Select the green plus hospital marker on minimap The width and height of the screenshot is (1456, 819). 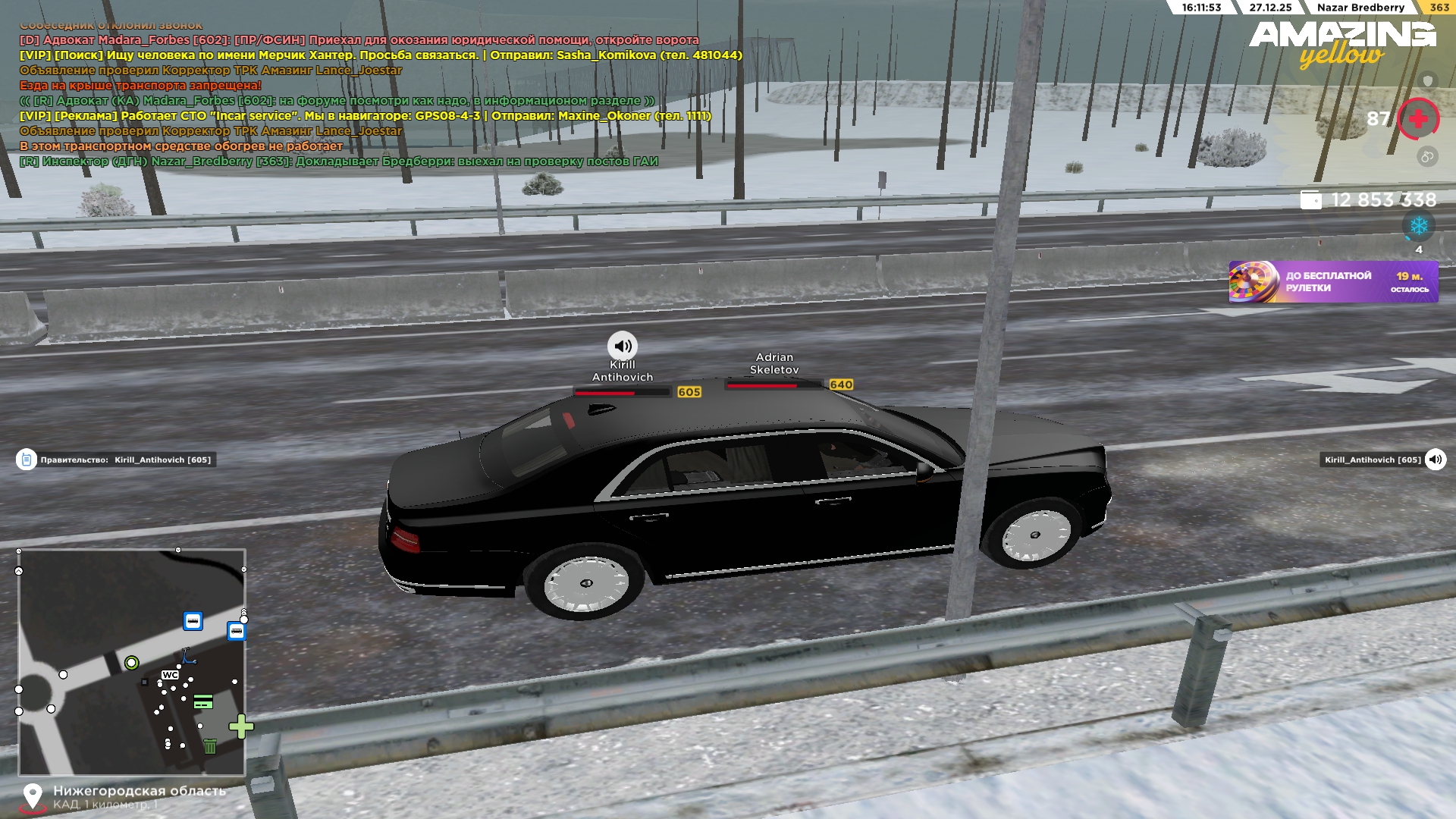(x=241, y=726)
